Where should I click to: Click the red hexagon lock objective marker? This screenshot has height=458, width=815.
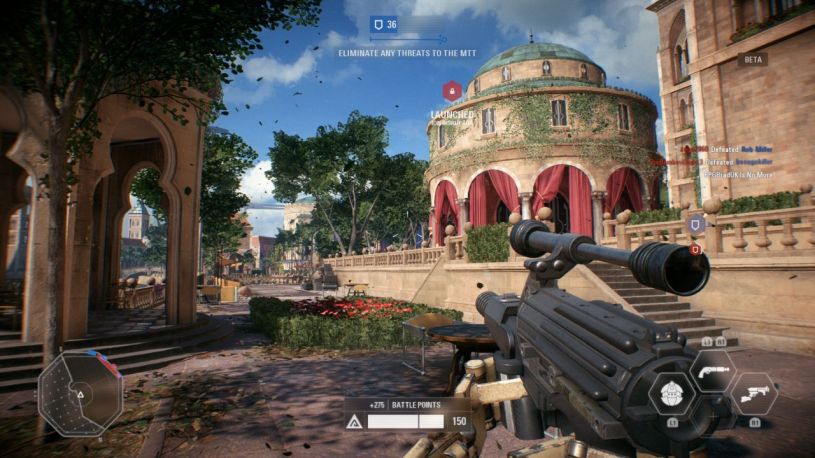point(452,92)
